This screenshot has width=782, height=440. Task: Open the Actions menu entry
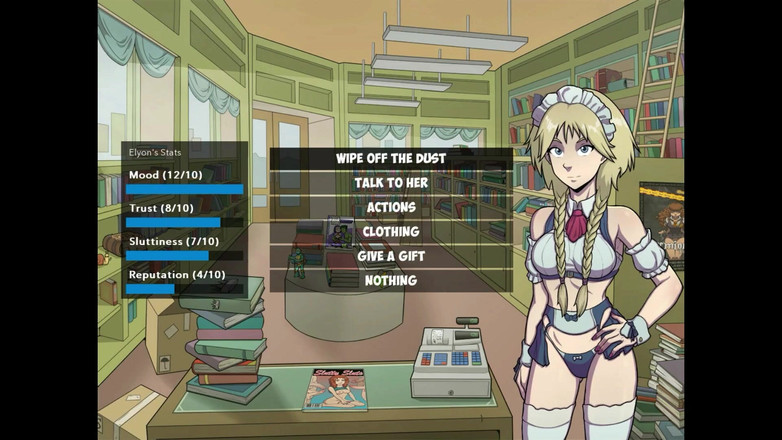point(390,207)
